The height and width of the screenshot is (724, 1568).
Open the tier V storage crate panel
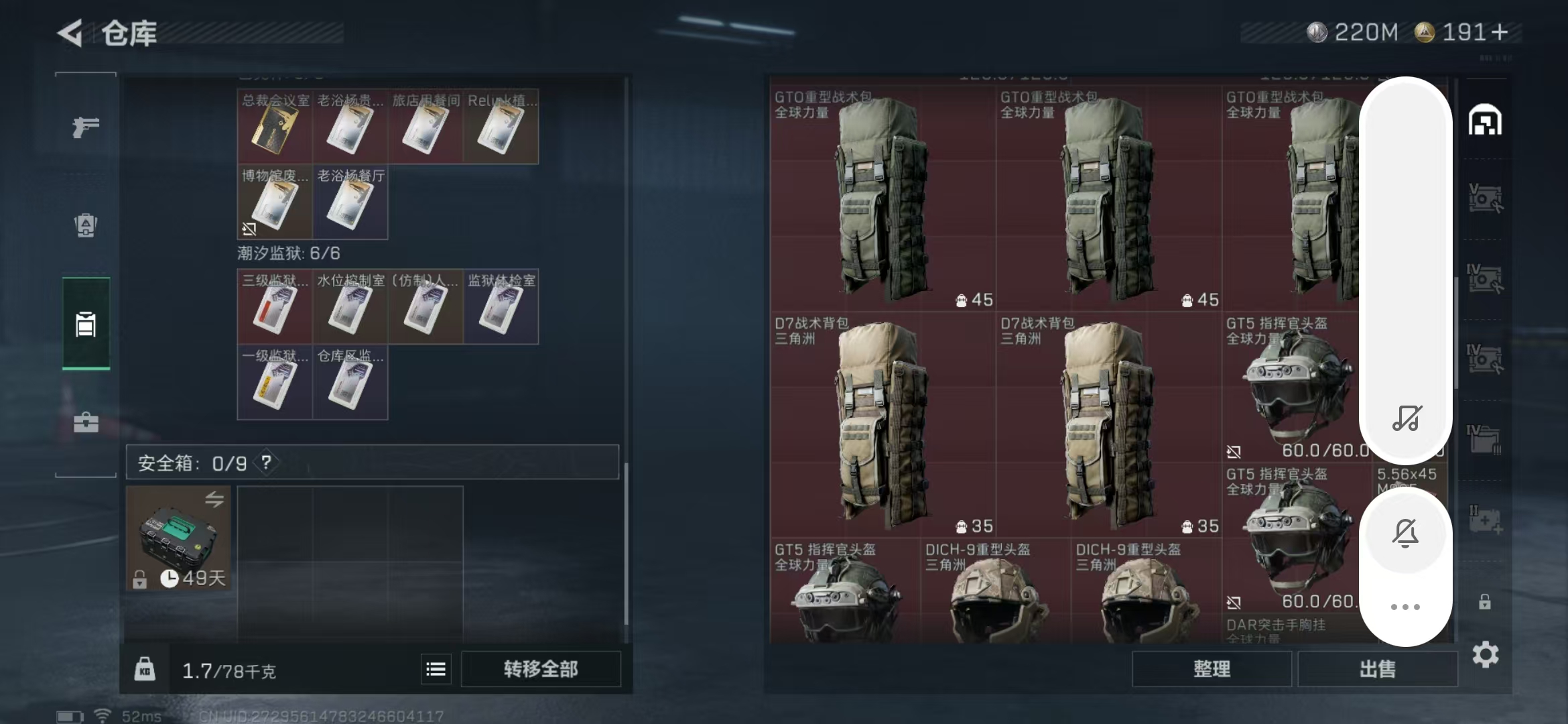pos(1486,197)
